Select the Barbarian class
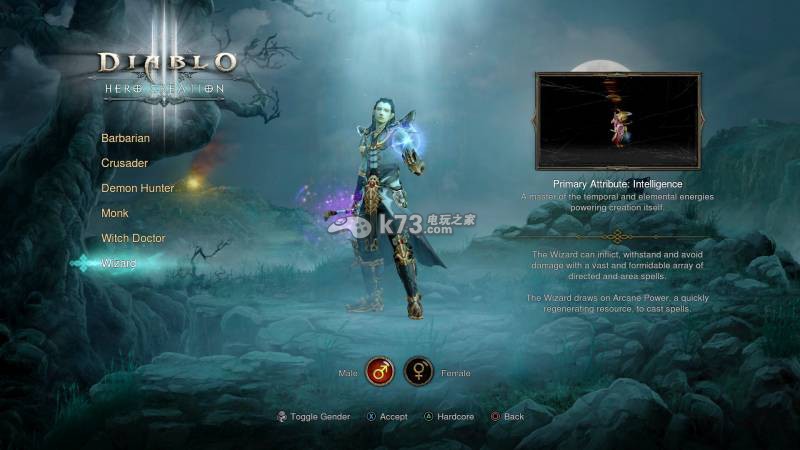 (x=125, y=138)
